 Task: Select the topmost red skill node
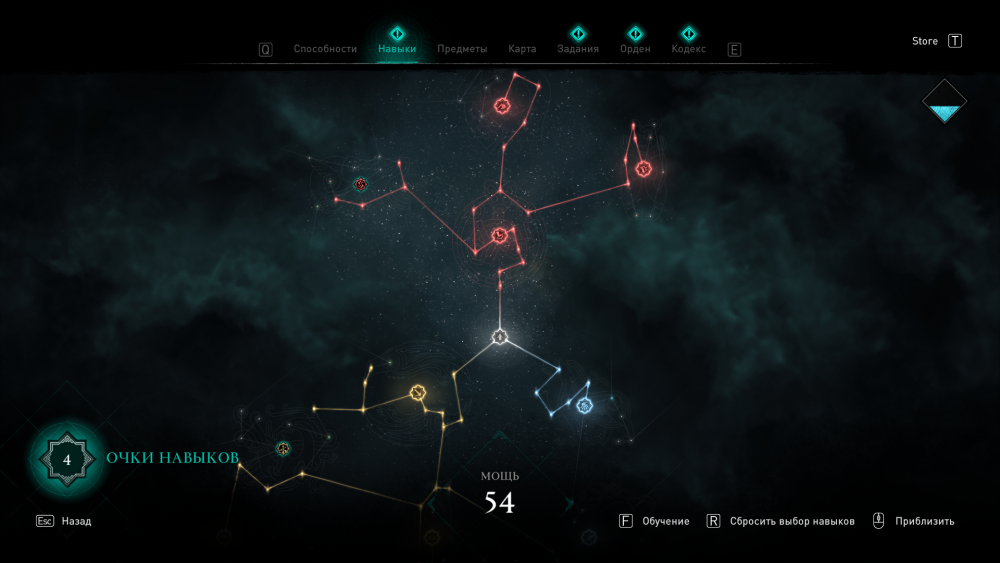(x=502, y=106)
